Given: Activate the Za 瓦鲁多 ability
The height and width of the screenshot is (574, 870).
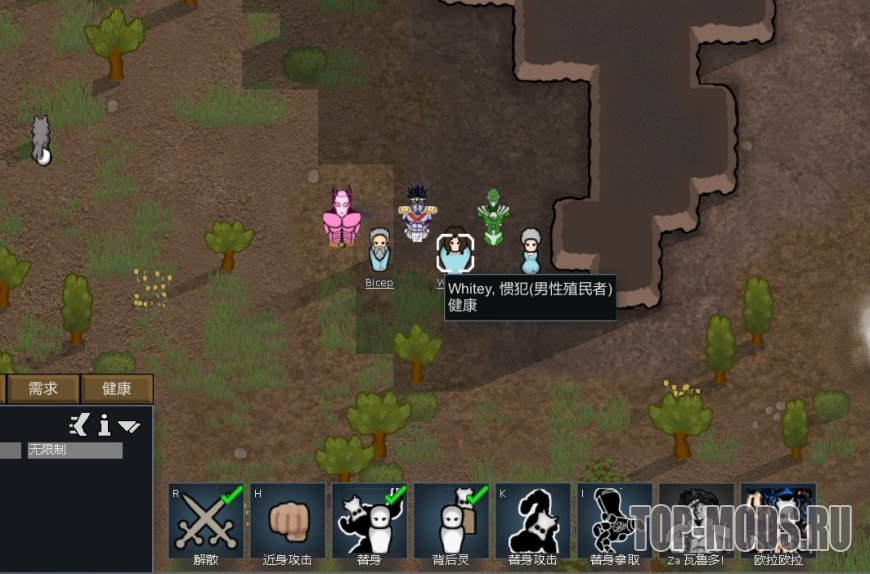Looking at the screenshot, I should pos(697,522).
